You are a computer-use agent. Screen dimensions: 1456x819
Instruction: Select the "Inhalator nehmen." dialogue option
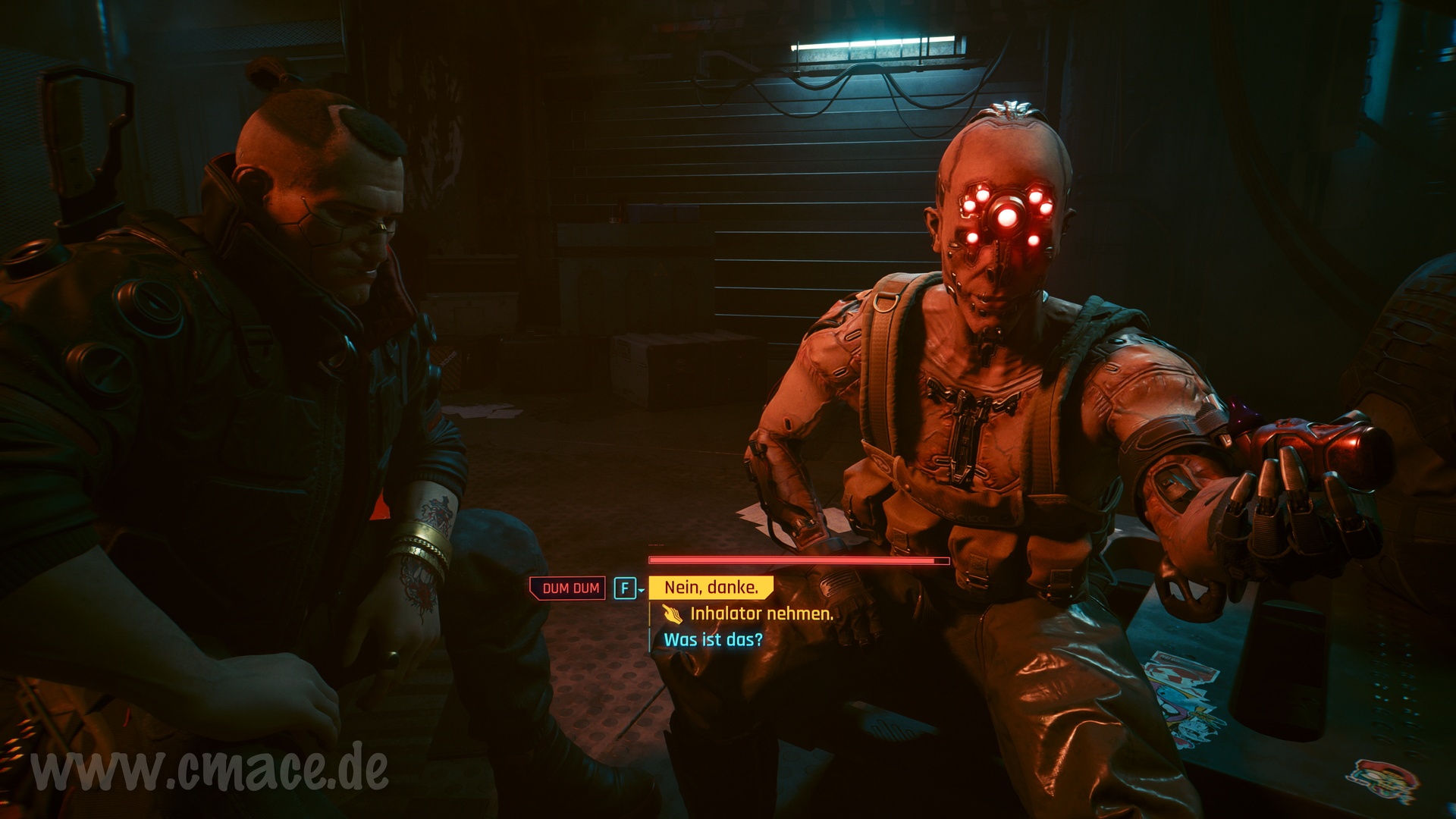pyautogui.click(x=761, y=613)
